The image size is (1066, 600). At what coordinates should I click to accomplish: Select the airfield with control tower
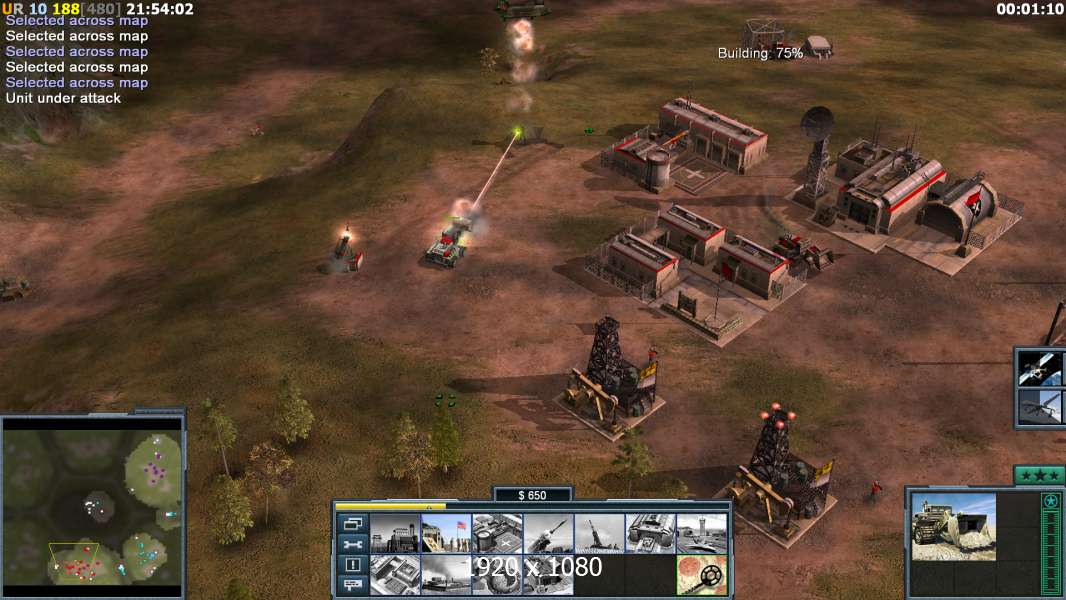pos(701,534)
